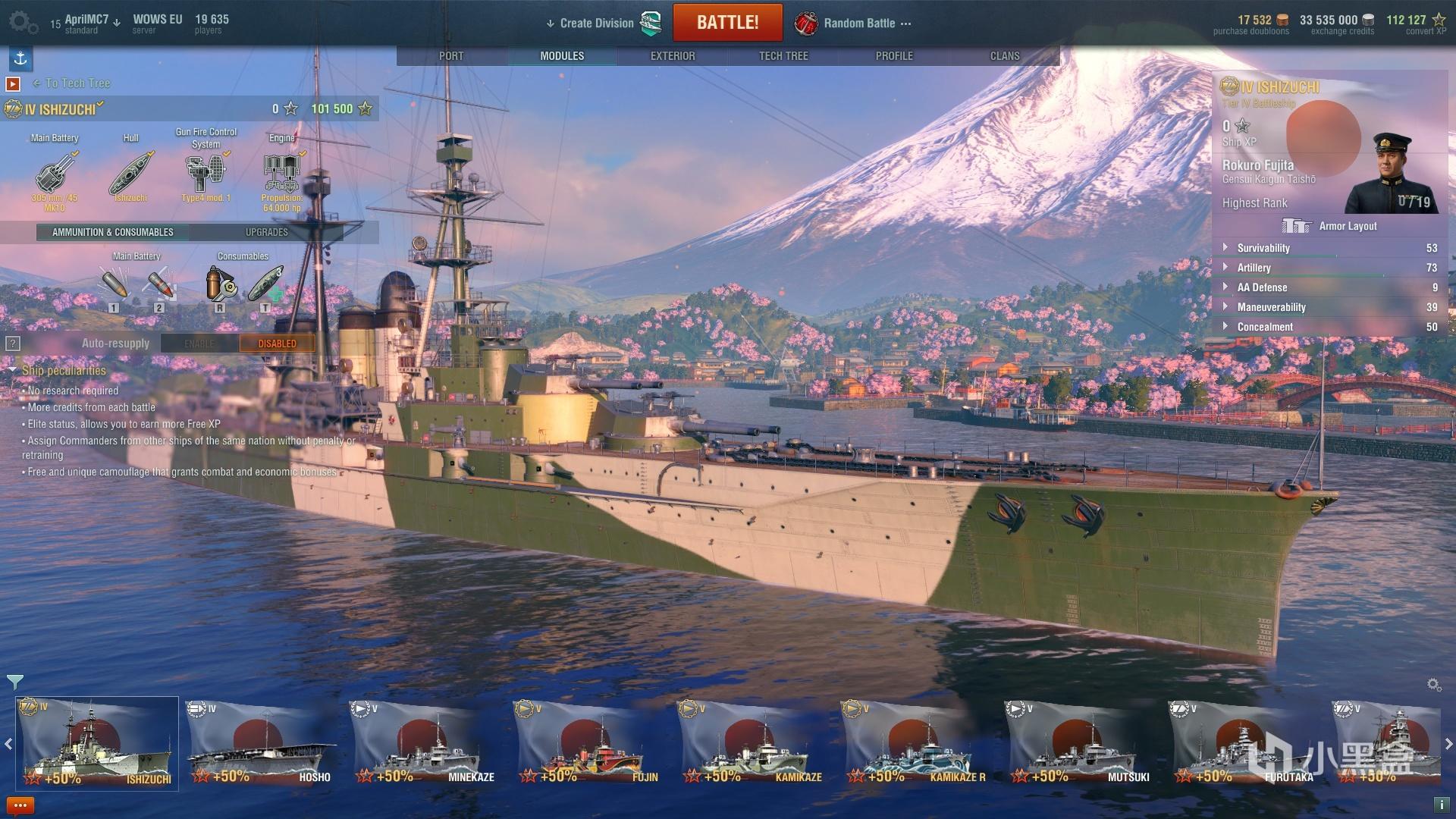Expand the Artillery stats
1456x819 pixels.
[x=1254, y=268]
